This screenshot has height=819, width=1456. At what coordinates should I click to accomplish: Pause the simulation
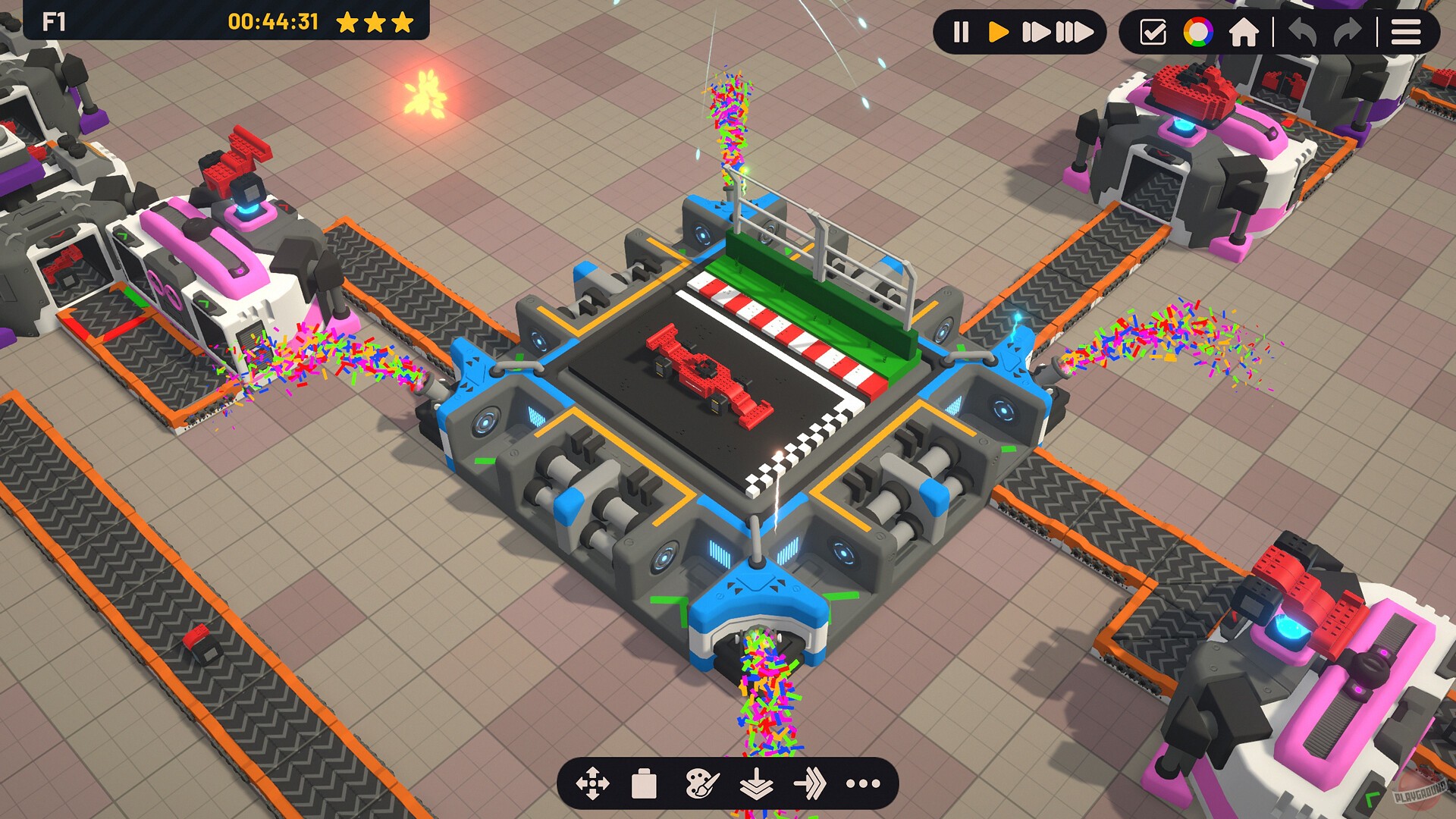click(x=960, y=32)
